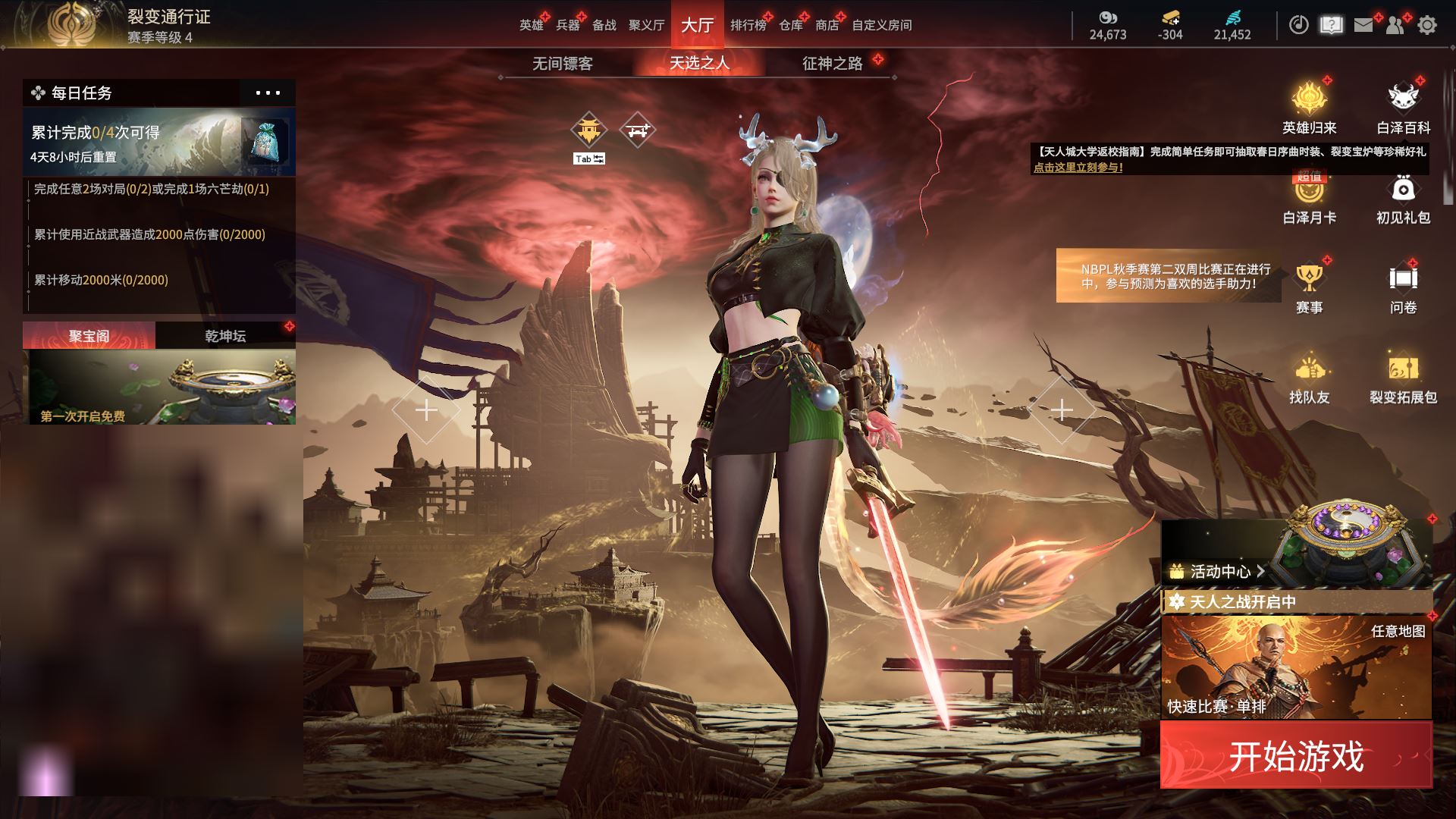Open the 仓库 warehouse

click(790, 25)
